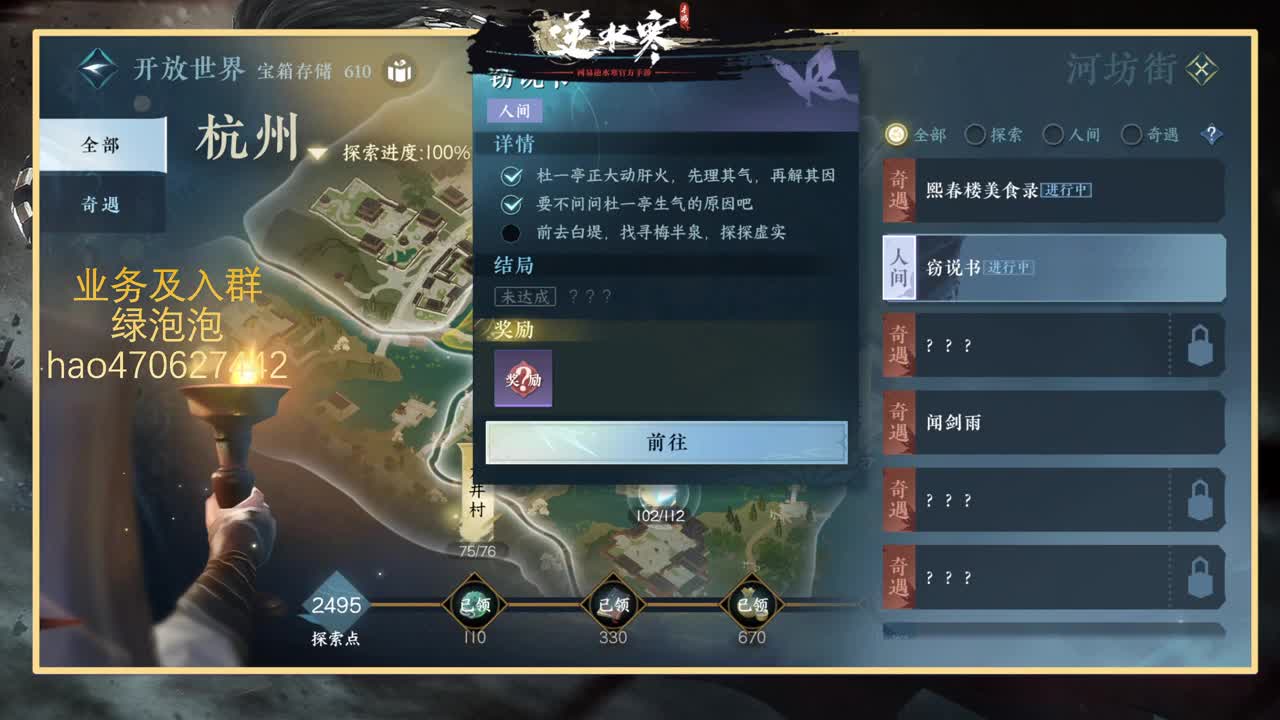Check the unchecked 前去白堤 objective circle

coord(511,233)
